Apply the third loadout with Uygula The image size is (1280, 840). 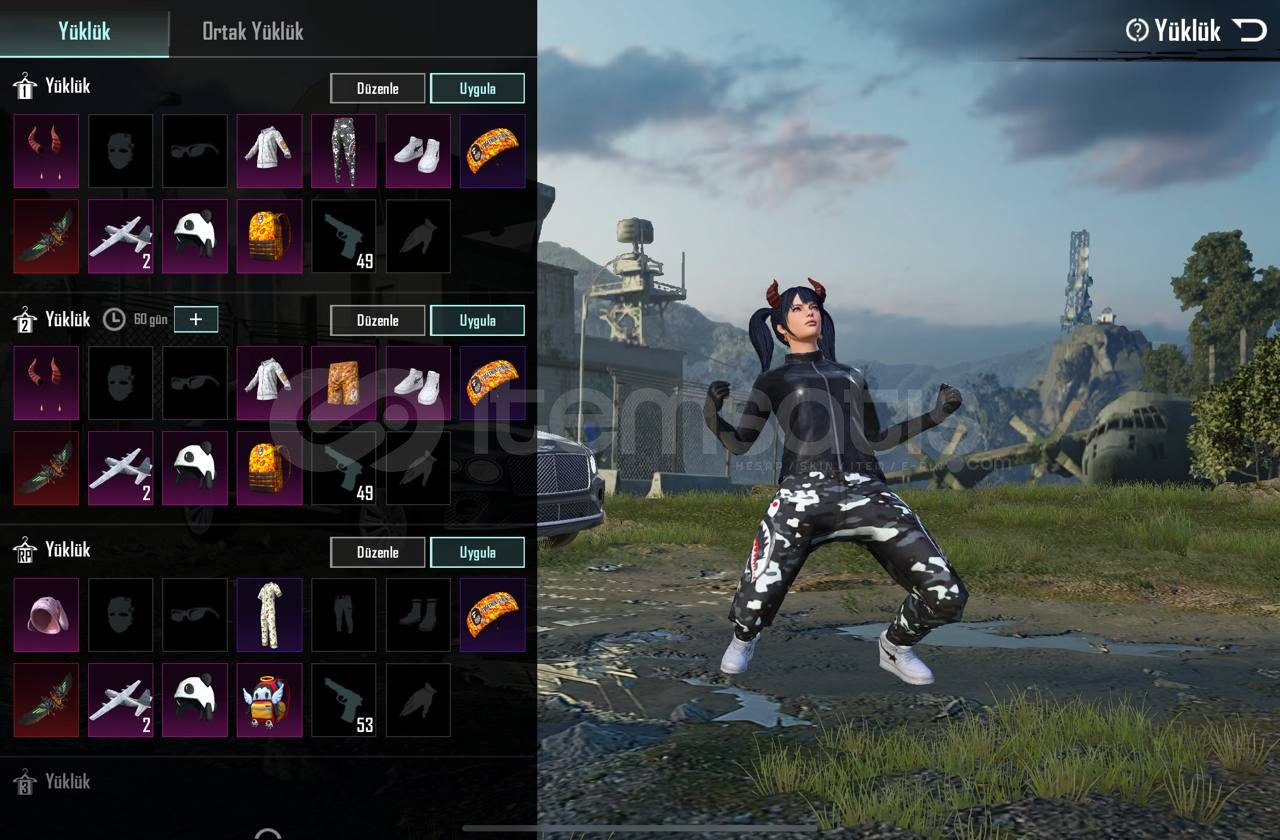(477, 552)
